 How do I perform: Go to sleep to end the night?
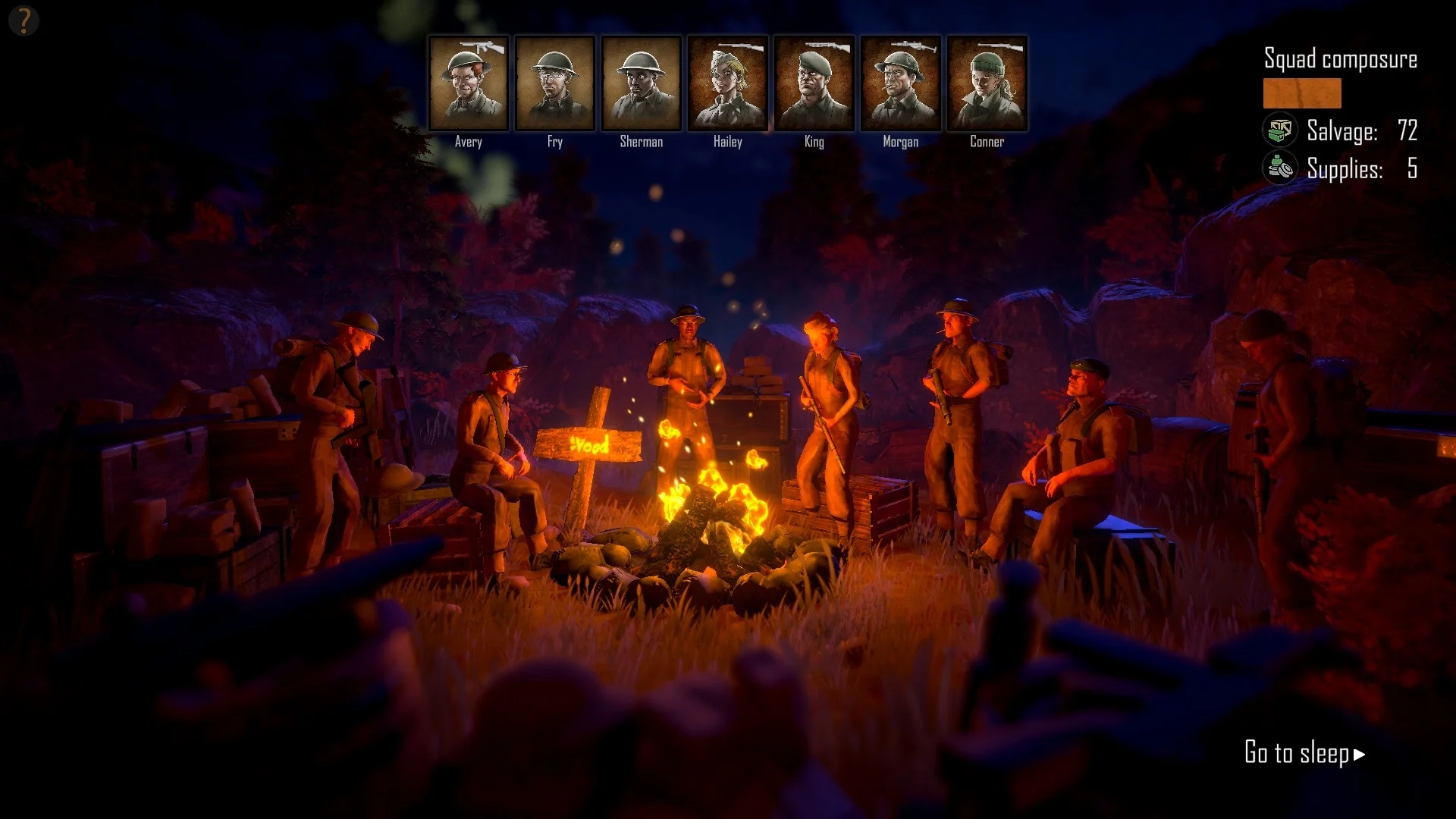click(1304, 753)
